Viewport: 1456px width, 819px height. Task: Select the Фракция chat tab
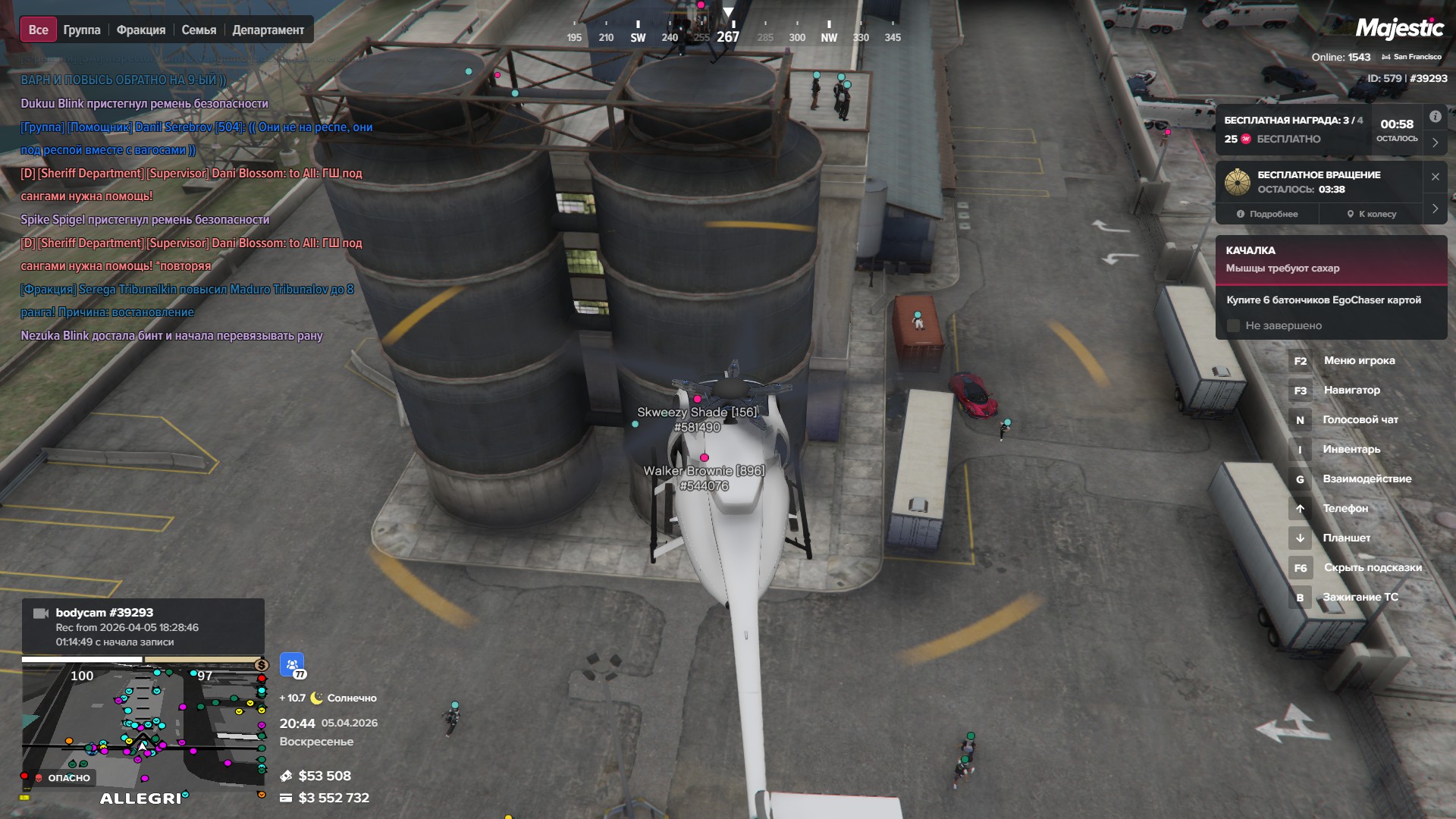141,30
